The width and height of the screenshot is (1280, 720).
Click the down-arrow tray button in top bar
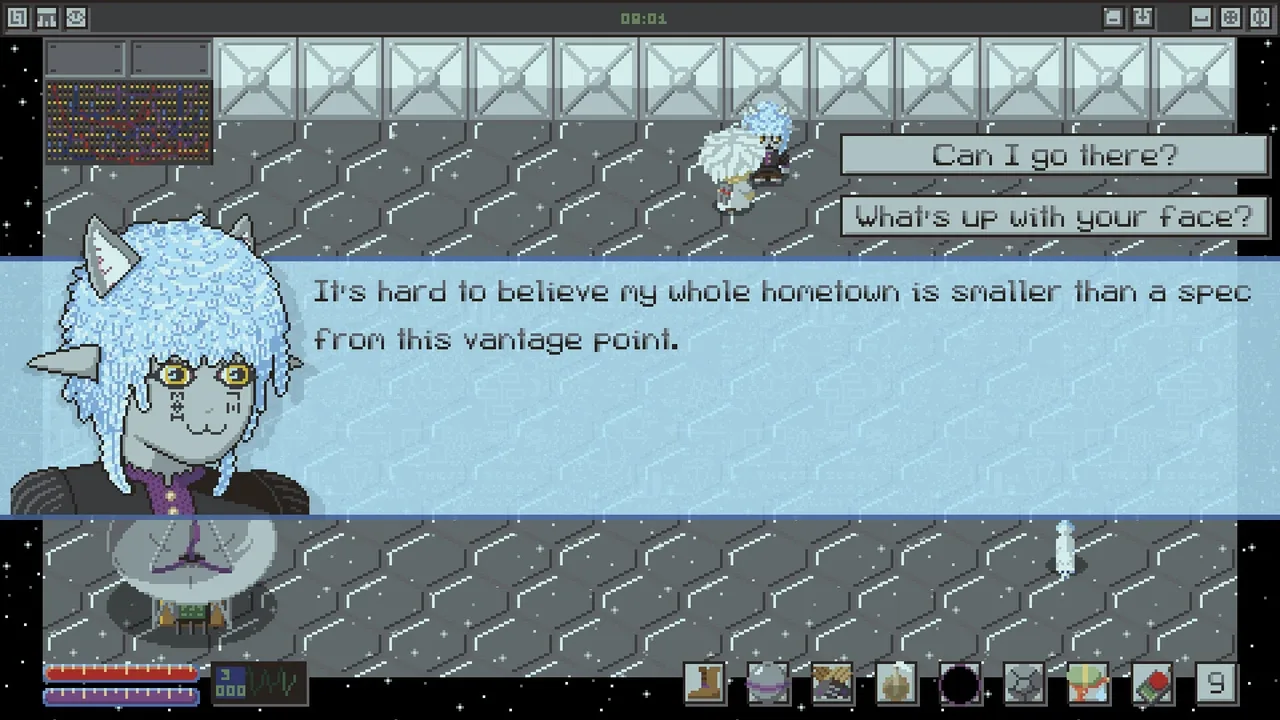(1143, 18)
